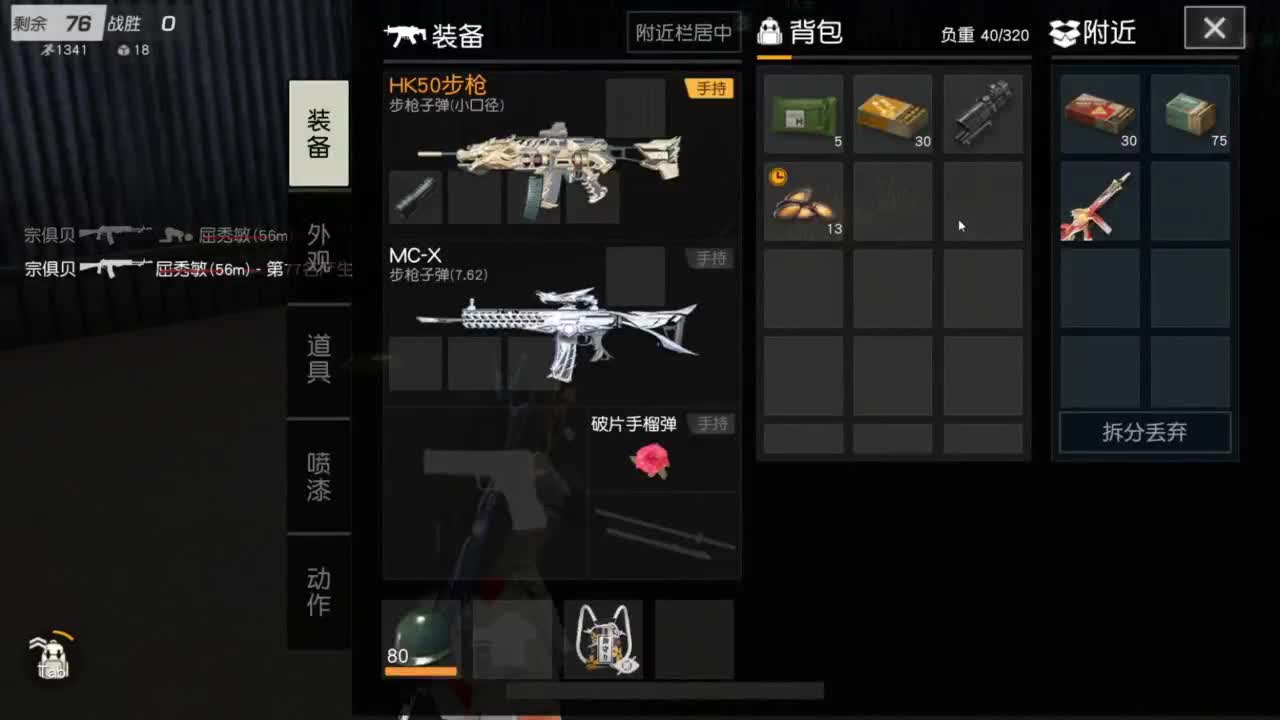This screenshot has width=1280, height=720.
Task: Toggle 手持 on the MC-X rifle
Action: [711, 258]
